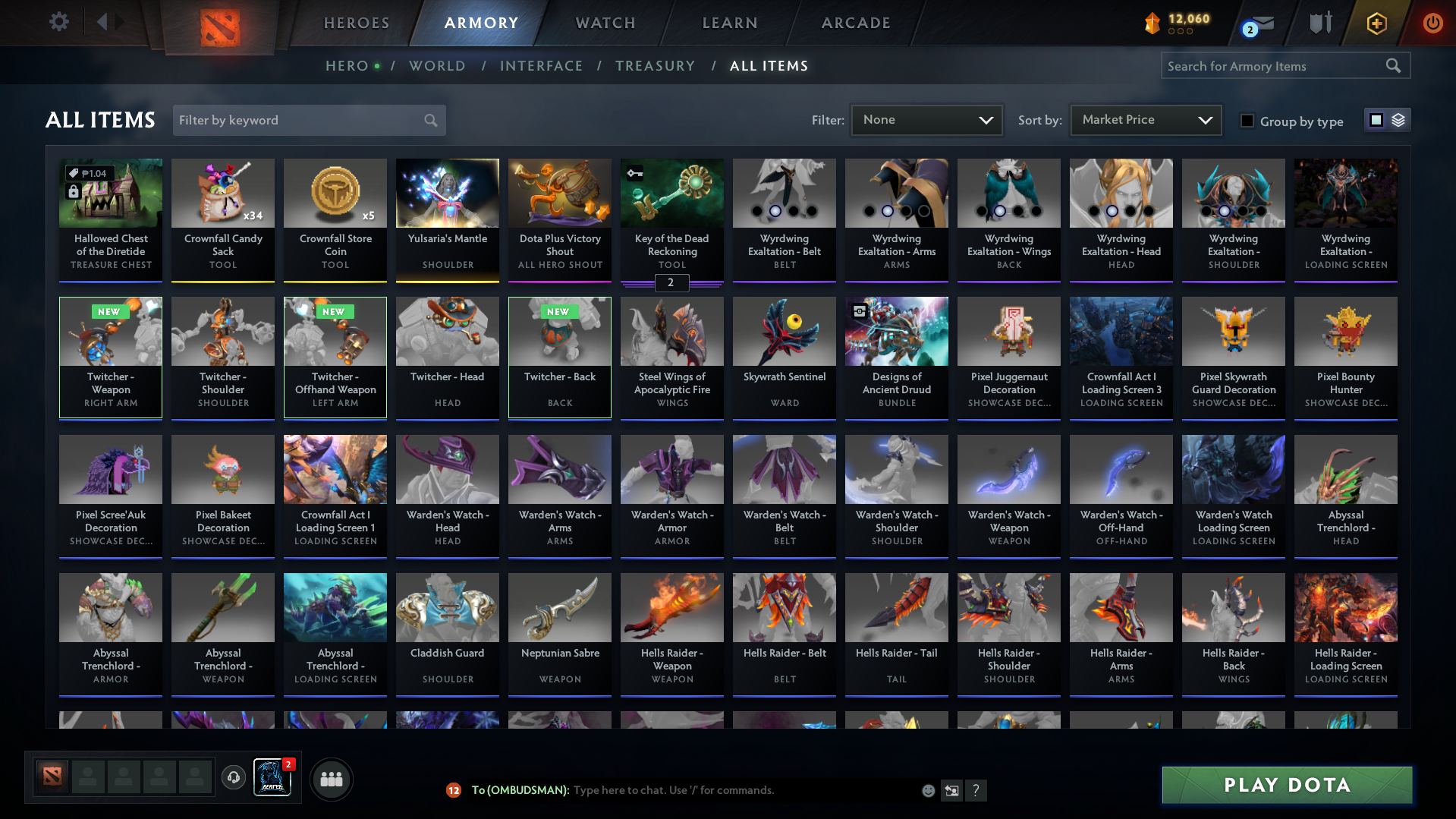Screen dimensions: 1456x819
Task: Open the TREASURY section
Action: pos(655,66)
